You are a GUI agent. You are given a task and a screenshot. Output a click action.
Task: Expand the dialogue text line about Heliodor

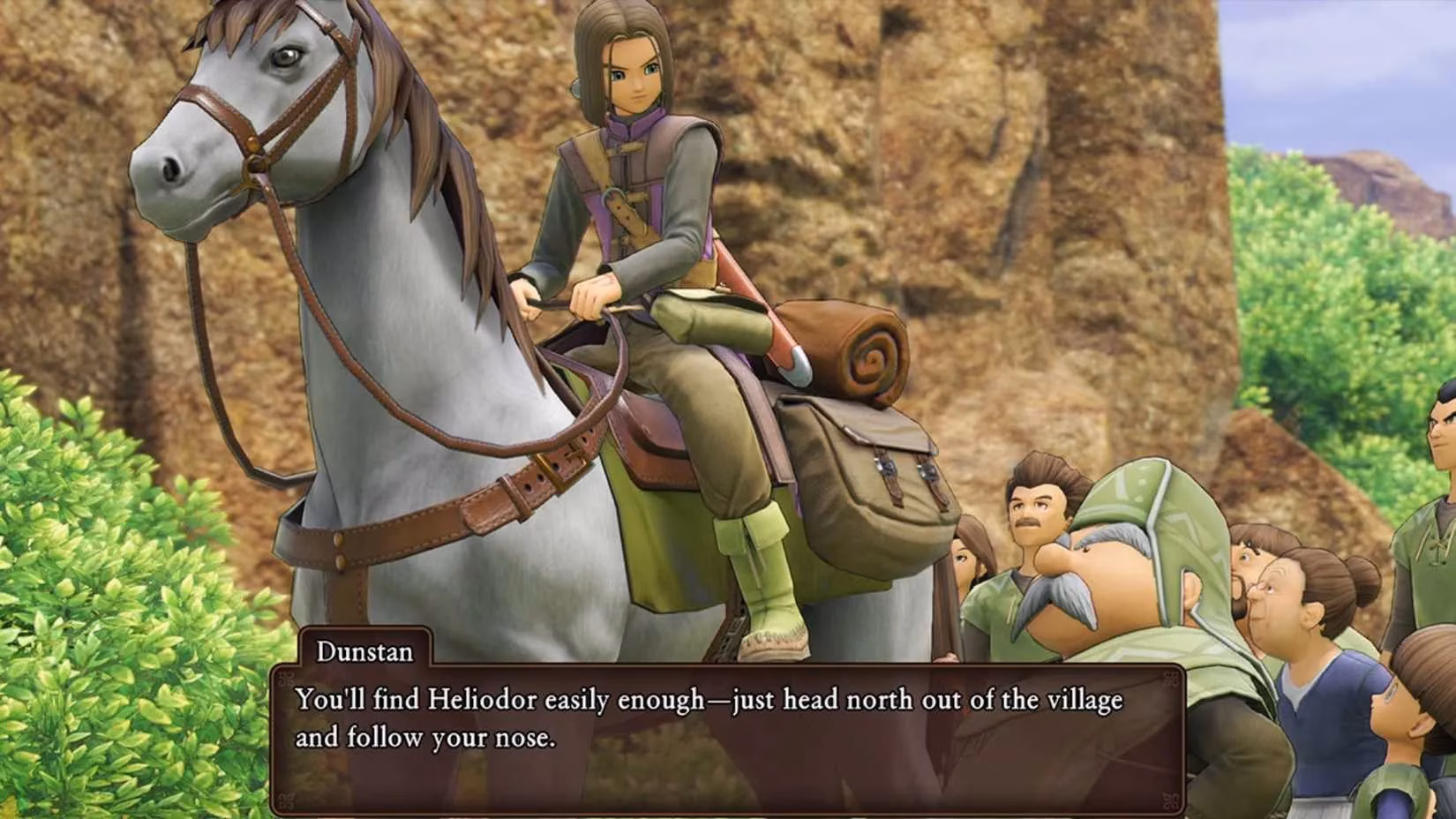pyautogui.click(x=706, y=700)
